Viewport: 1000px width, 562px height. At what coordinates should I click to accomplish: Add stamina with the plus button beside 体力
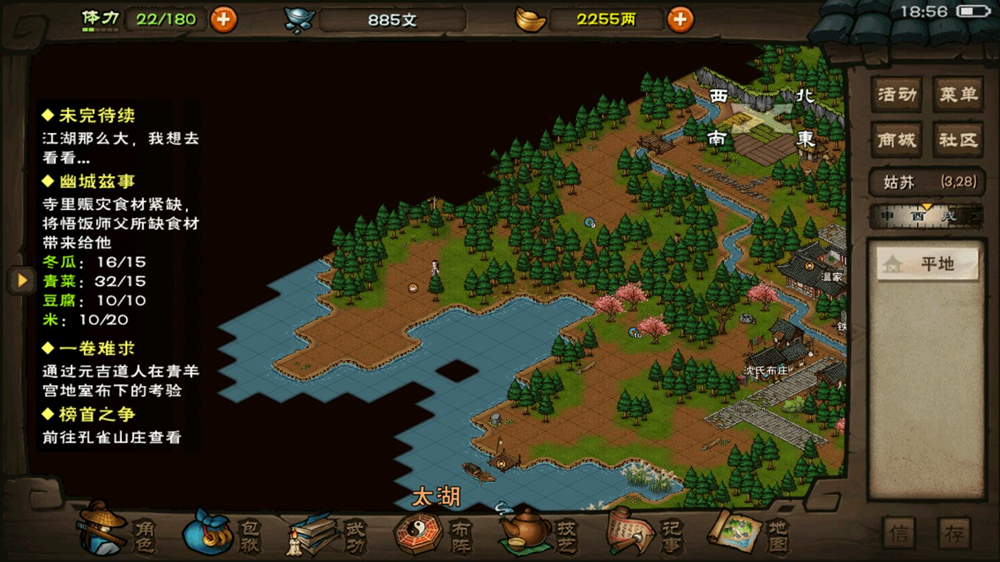(223, 18)
